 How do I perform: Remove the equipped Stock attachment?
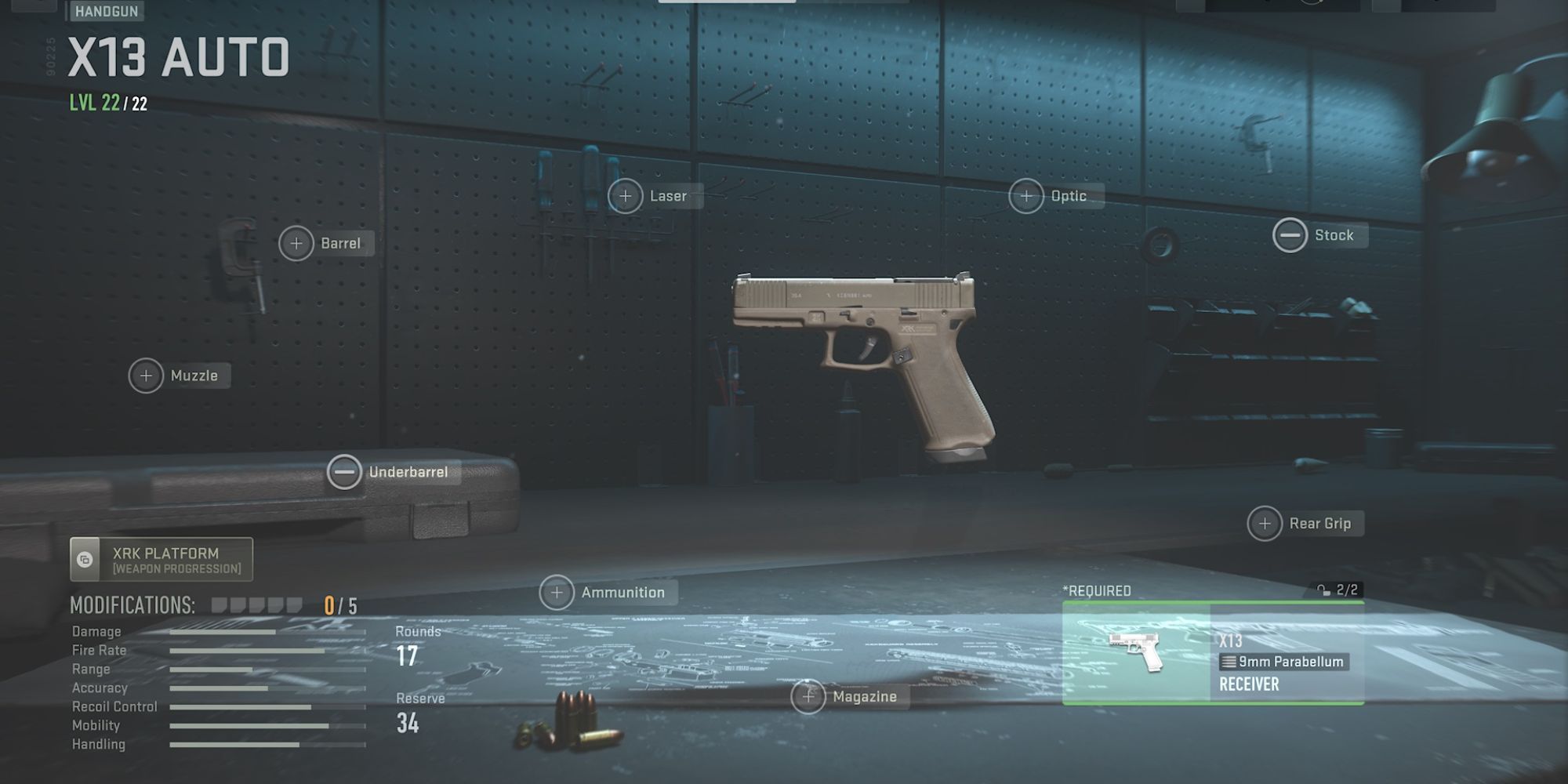(x=1289, y=235)
